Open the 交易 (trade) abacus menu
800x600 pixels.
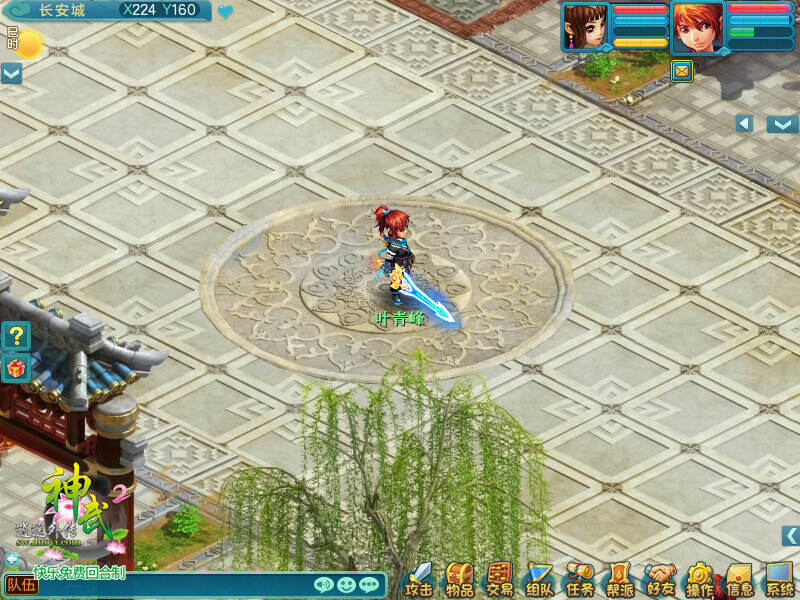coord(499,580)
